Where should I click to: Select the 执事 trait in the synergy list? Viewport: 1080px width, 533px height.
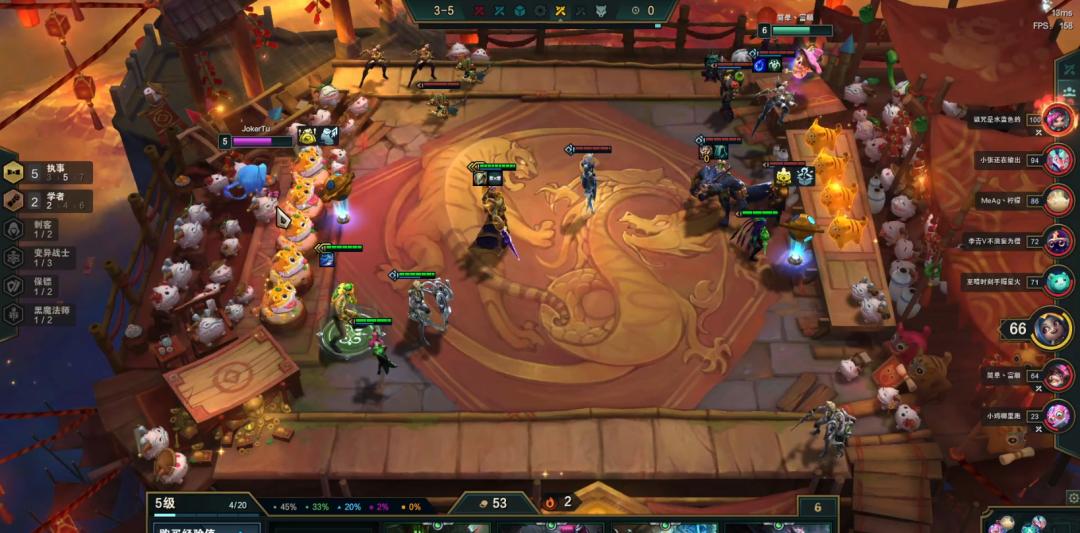click(x=48, y=173)
